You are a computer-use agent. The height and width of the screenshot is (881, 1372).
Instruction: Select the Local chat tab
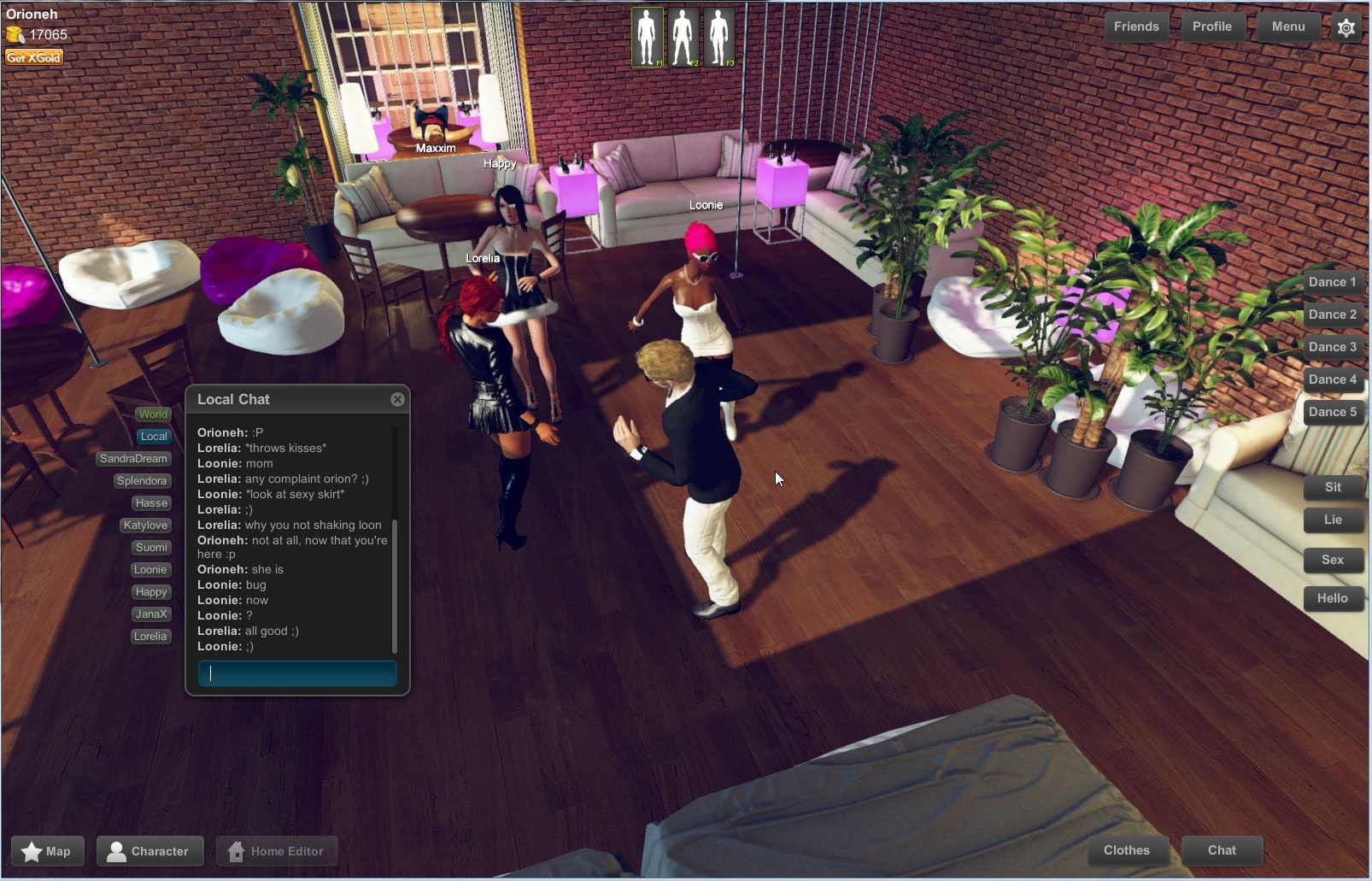point(153,436)
